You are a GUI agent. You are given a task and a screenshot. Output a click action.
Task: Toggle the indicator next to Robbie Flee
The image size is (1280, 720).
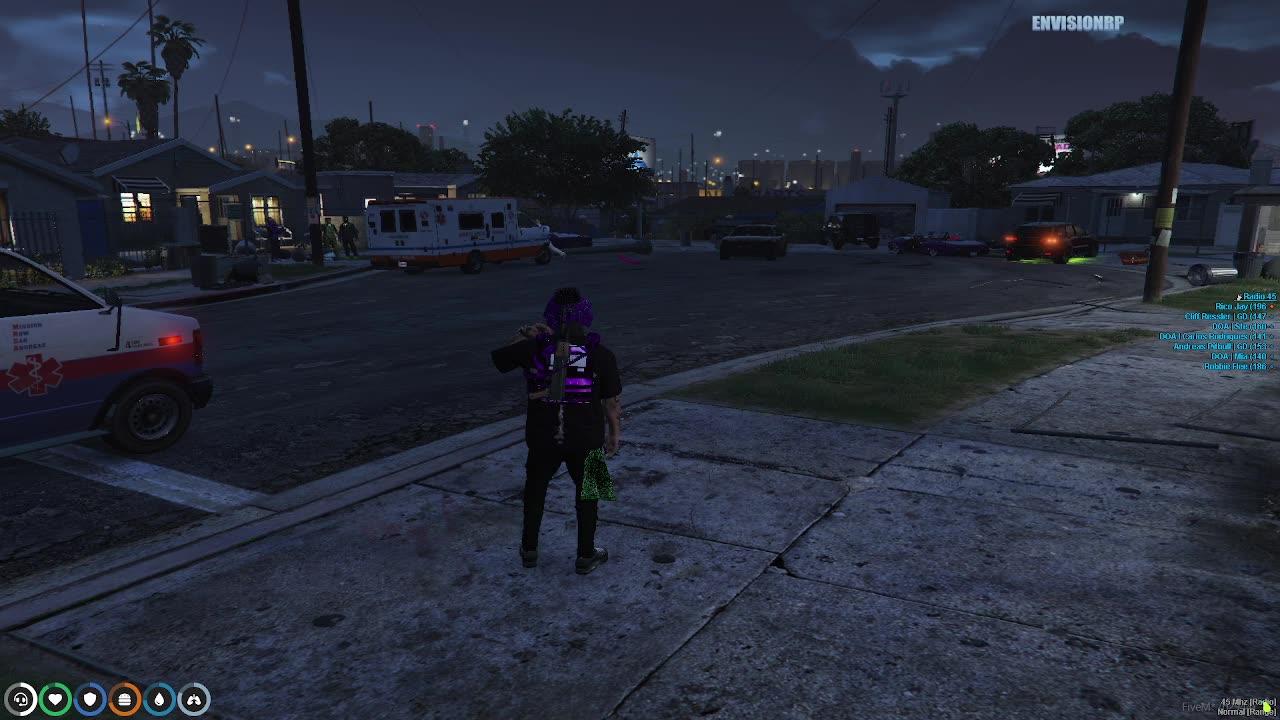[x=1272, y=366]
